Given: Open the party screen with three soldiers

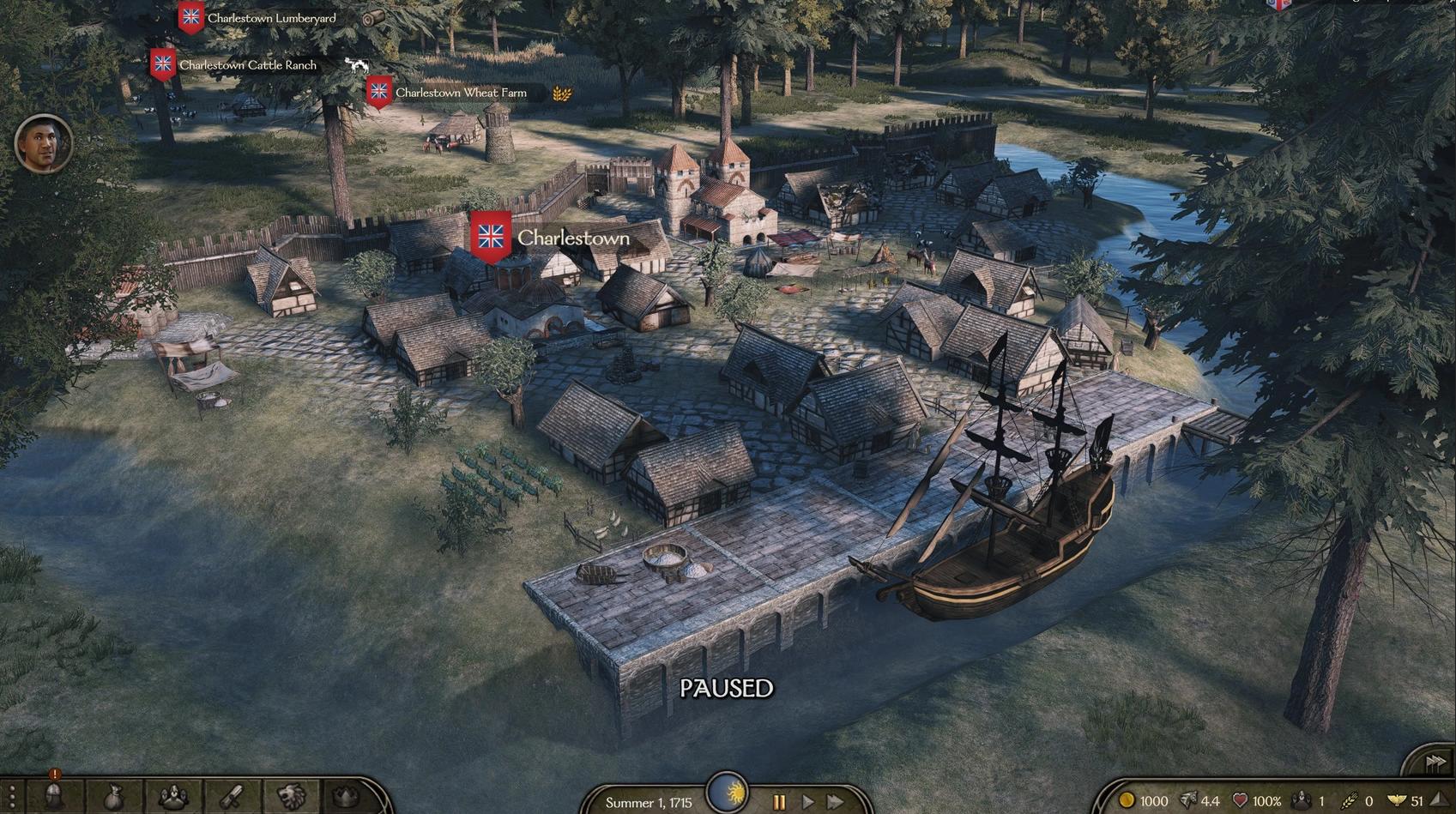Looking at the screenshot, I should (x=172, y=798).
